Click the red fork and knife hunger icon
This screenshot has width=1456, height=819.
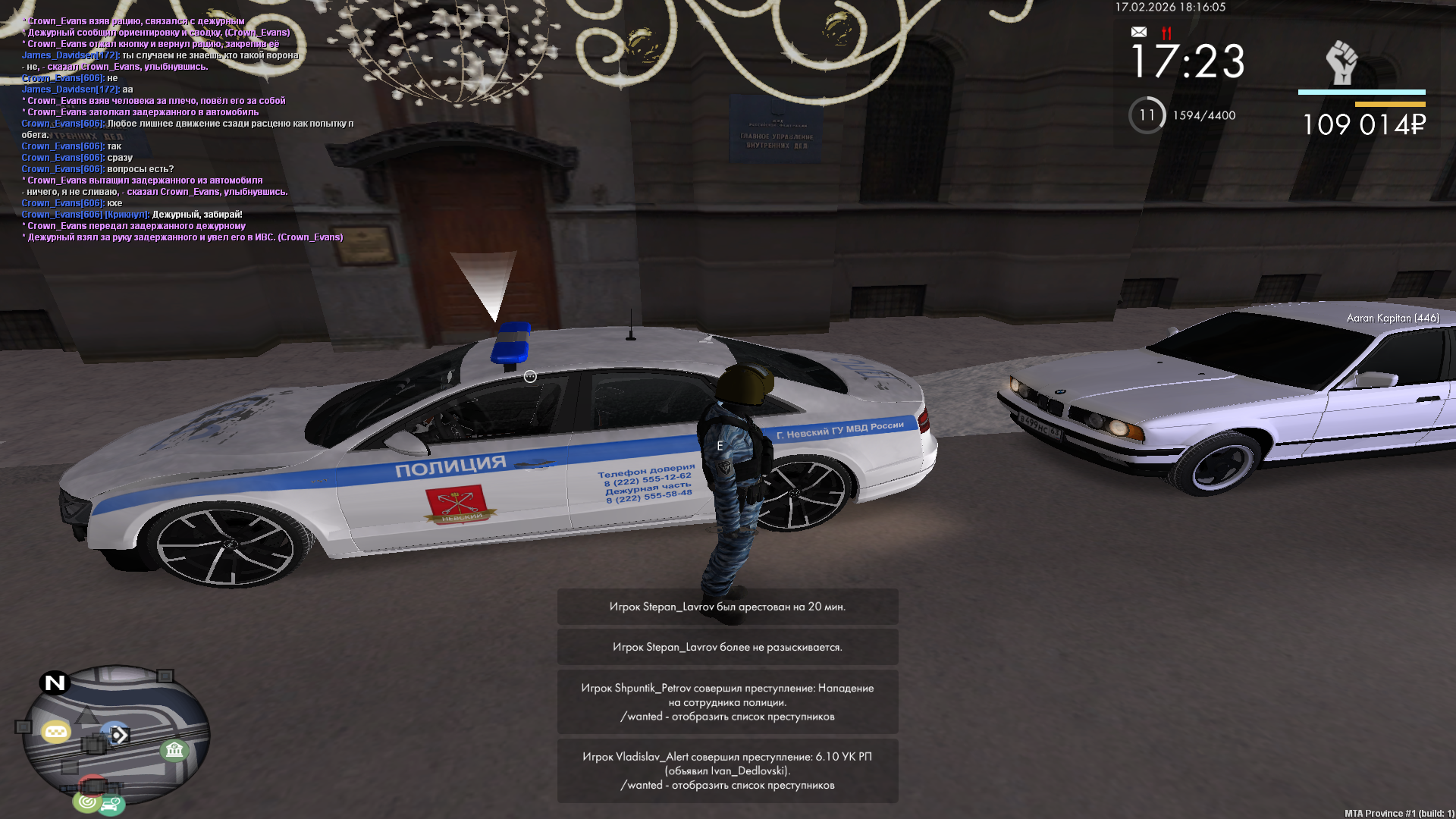[x=1166, y=33]
